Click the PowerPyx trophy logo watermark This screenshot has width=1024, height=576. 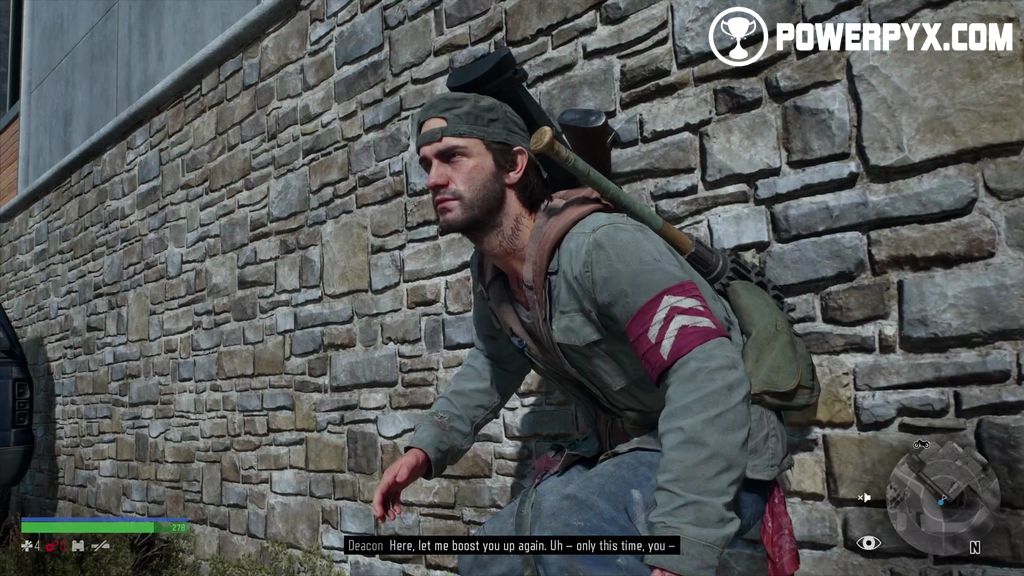tap(738, 36)
